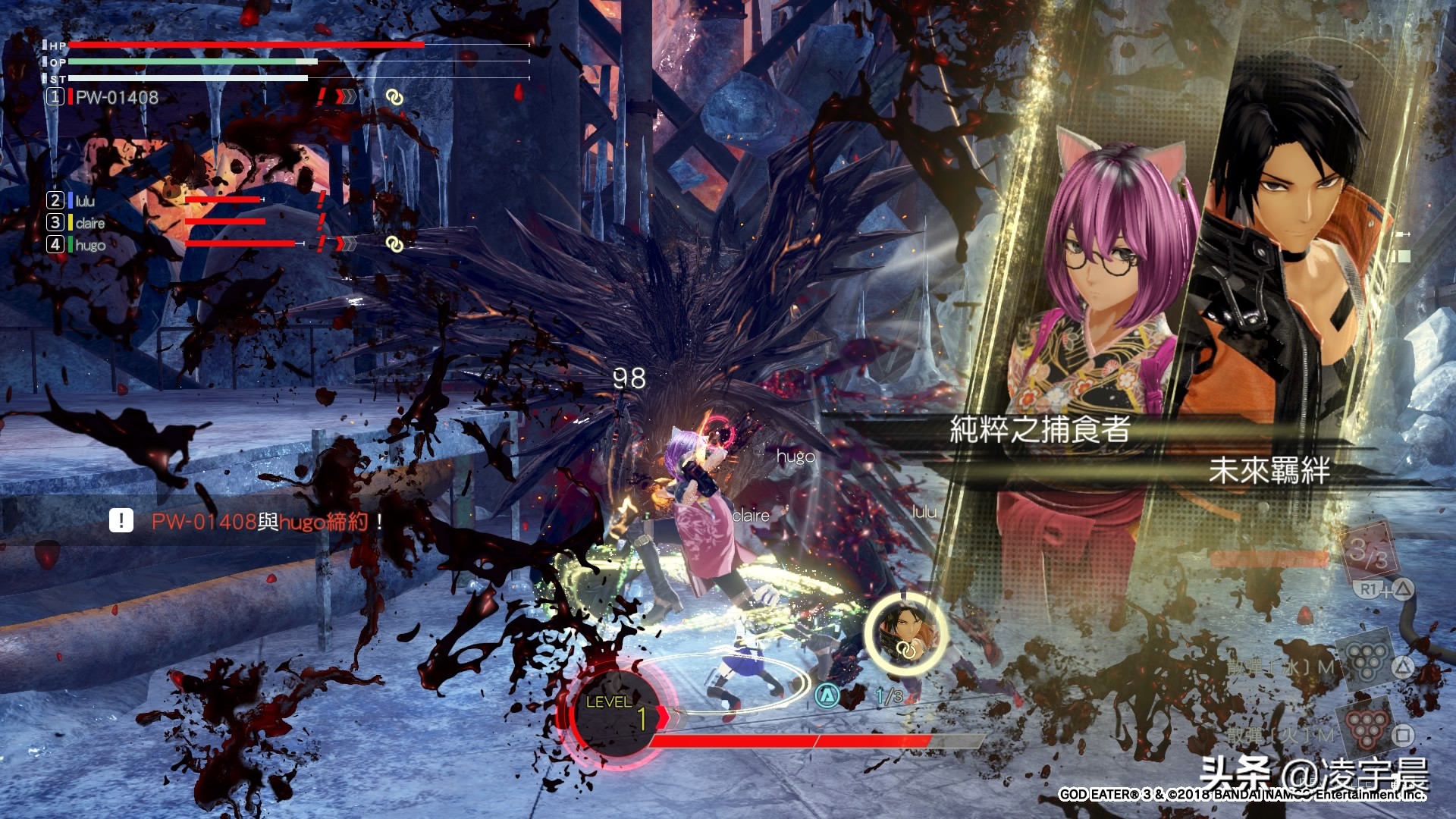Click the 未來羈絆 Engage skill banner
Image resolution: width=1456 pixels, height=819 pixels.
click(x=1268, y=470)
